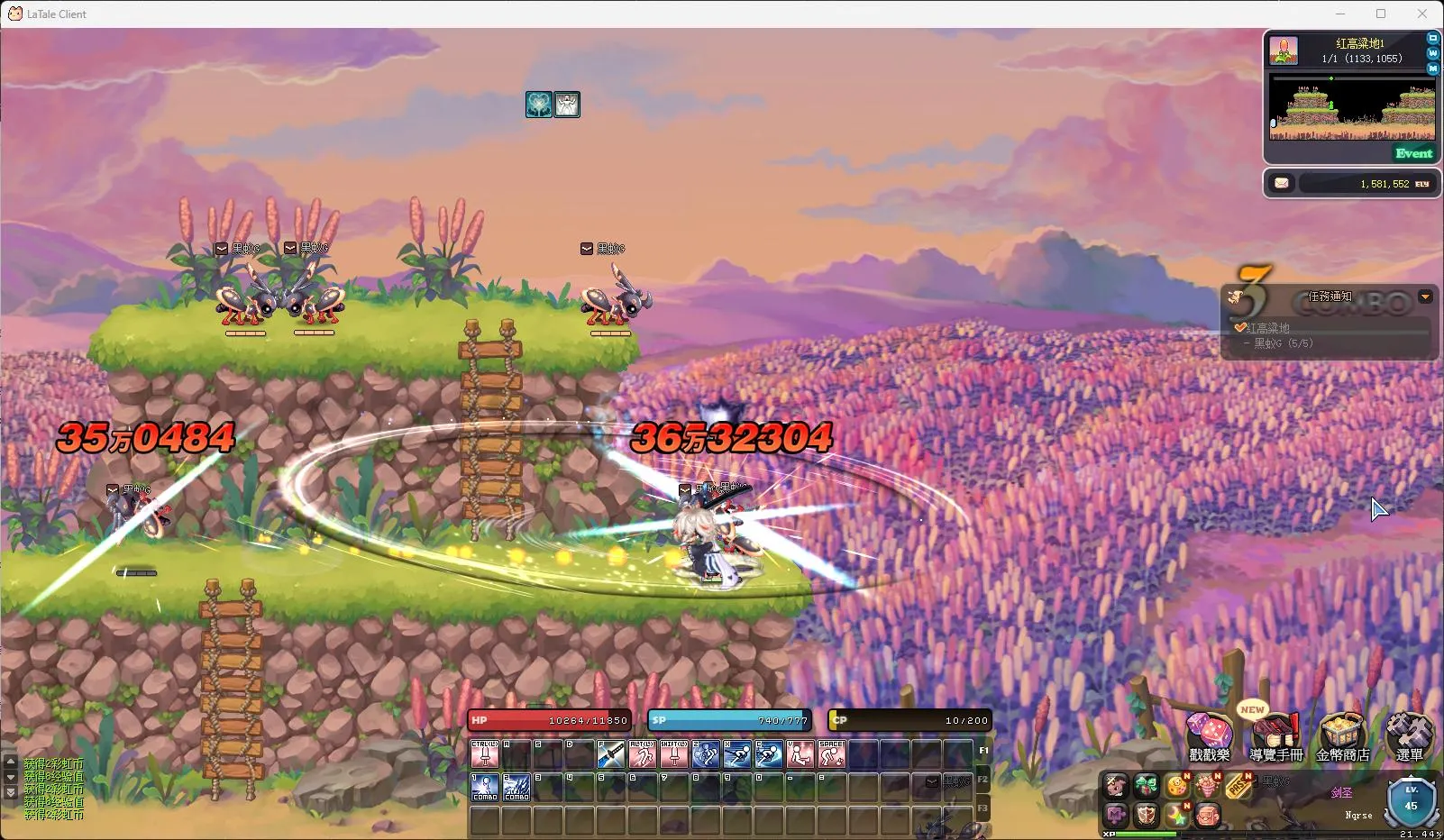Trigger the first COMBO skill in slot 1
The image size is (1444, 840).
tap(485, 787)
